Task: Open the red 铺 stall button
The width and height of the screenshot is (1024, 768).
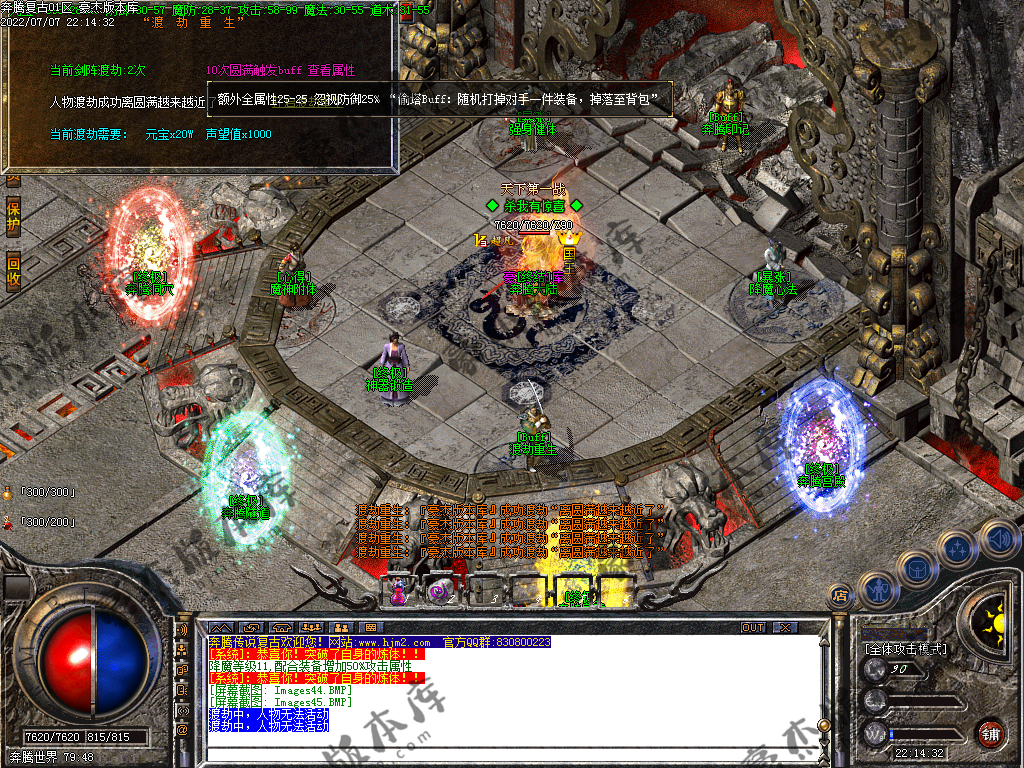Action: tap(990, 733)
